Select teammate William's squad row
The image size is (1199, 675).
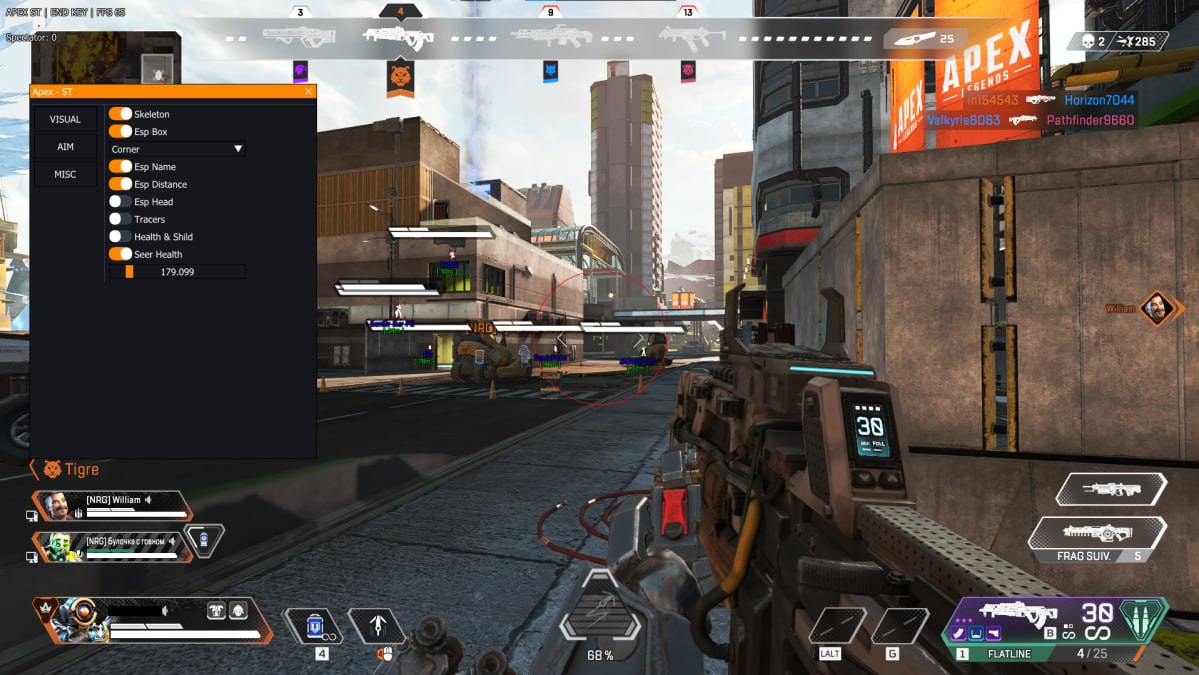(112, 506)
